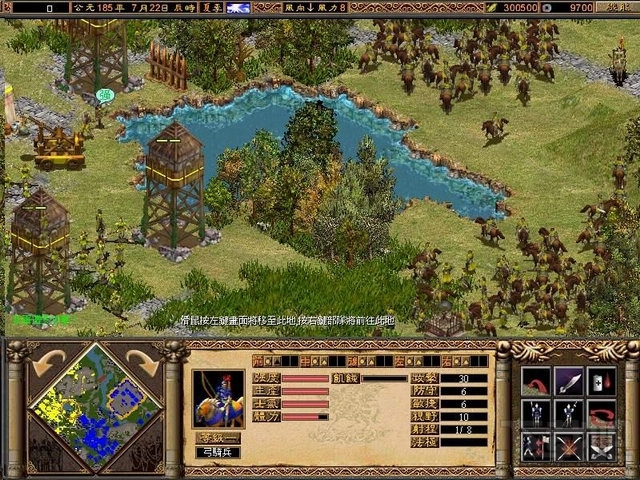Activate the red U-turn arrow command

601,414
